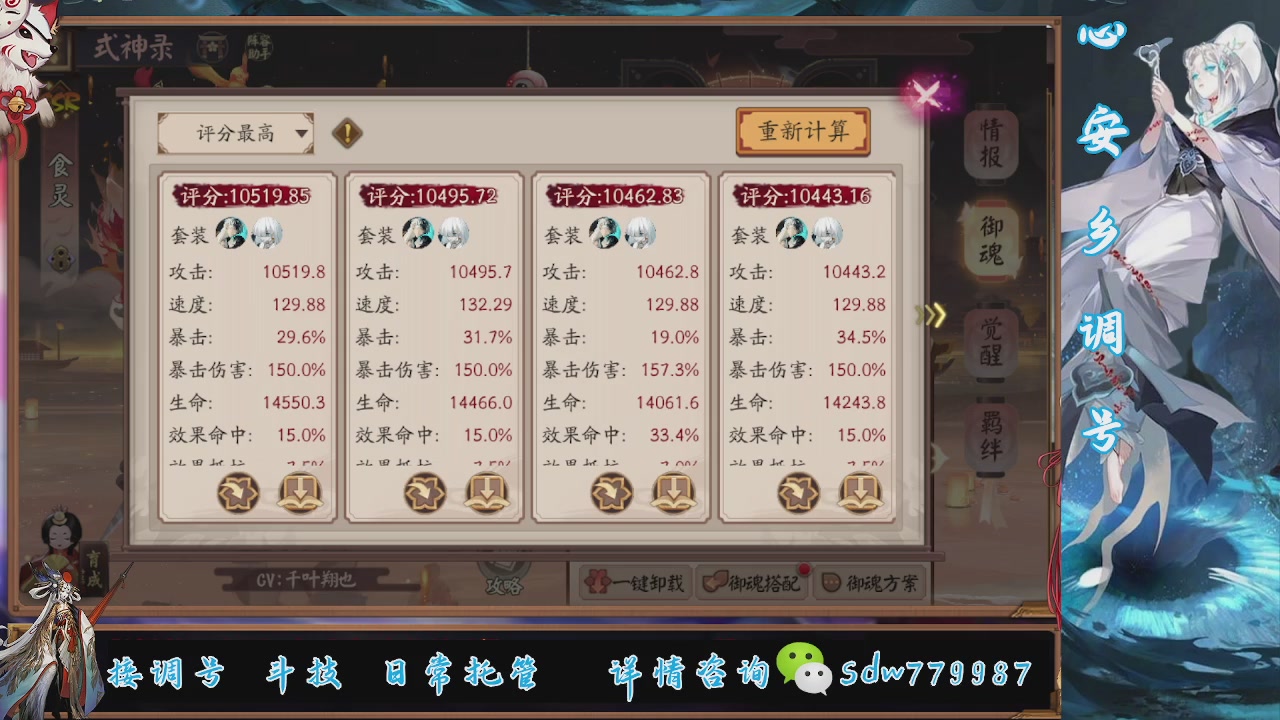Apply the build using the swap icon on first card
Screen dimensions: 1280x720
point(238,493)
